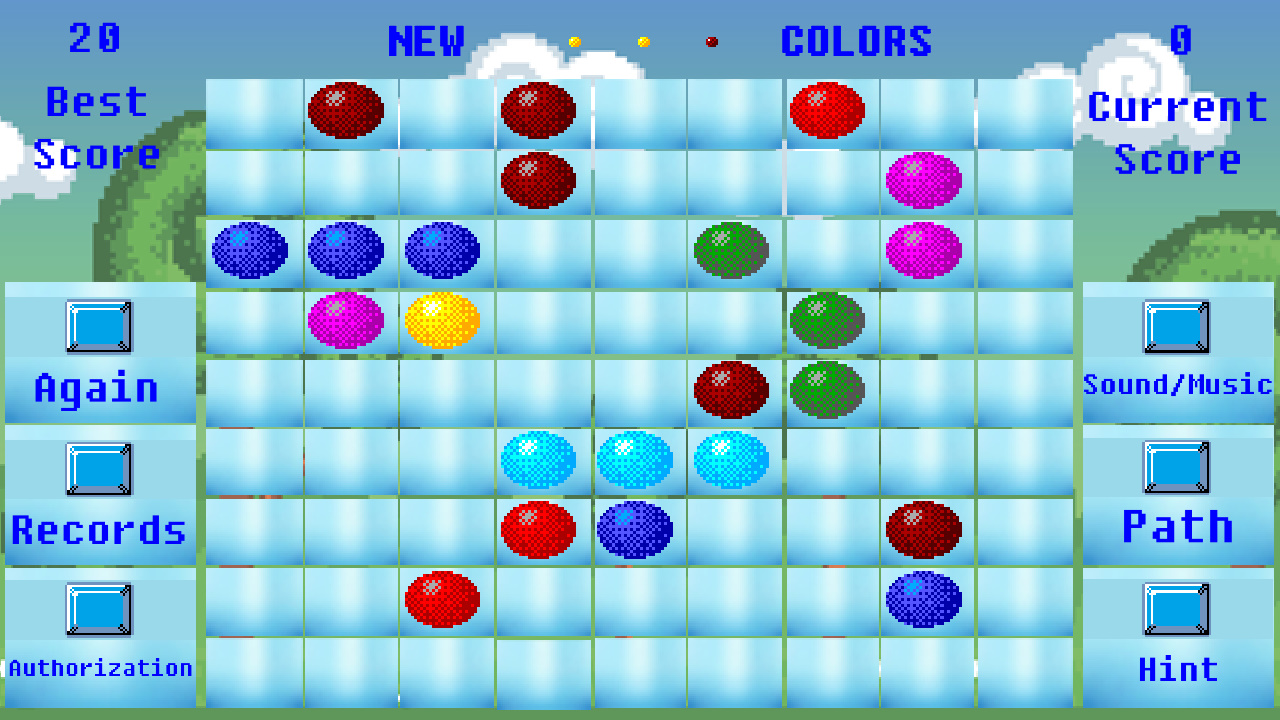
Task: Toggle hints using the Hint control
Action: click(x=1178, y=609)
